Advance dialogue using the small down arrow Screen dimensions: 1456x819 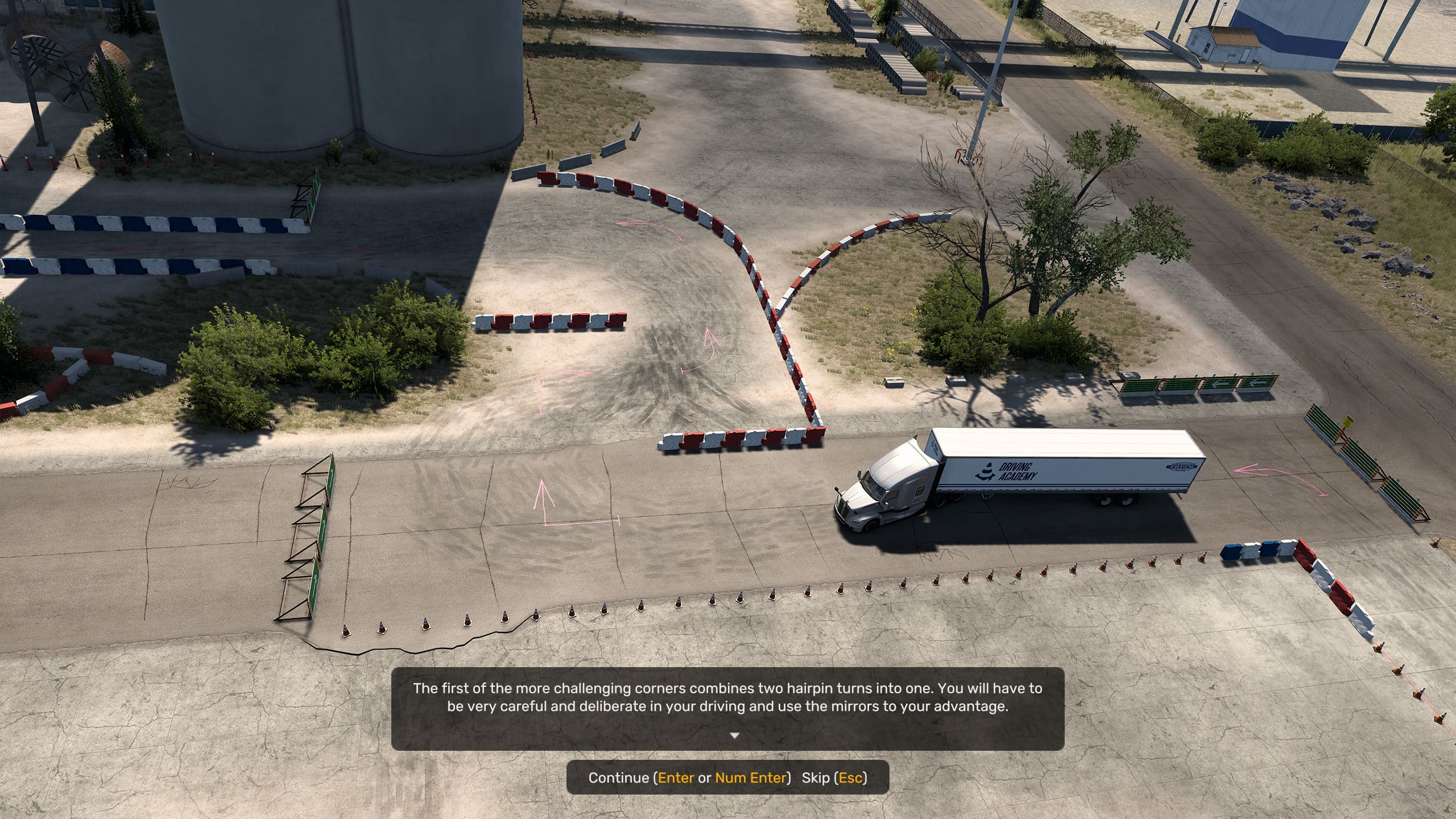point(734,735)
